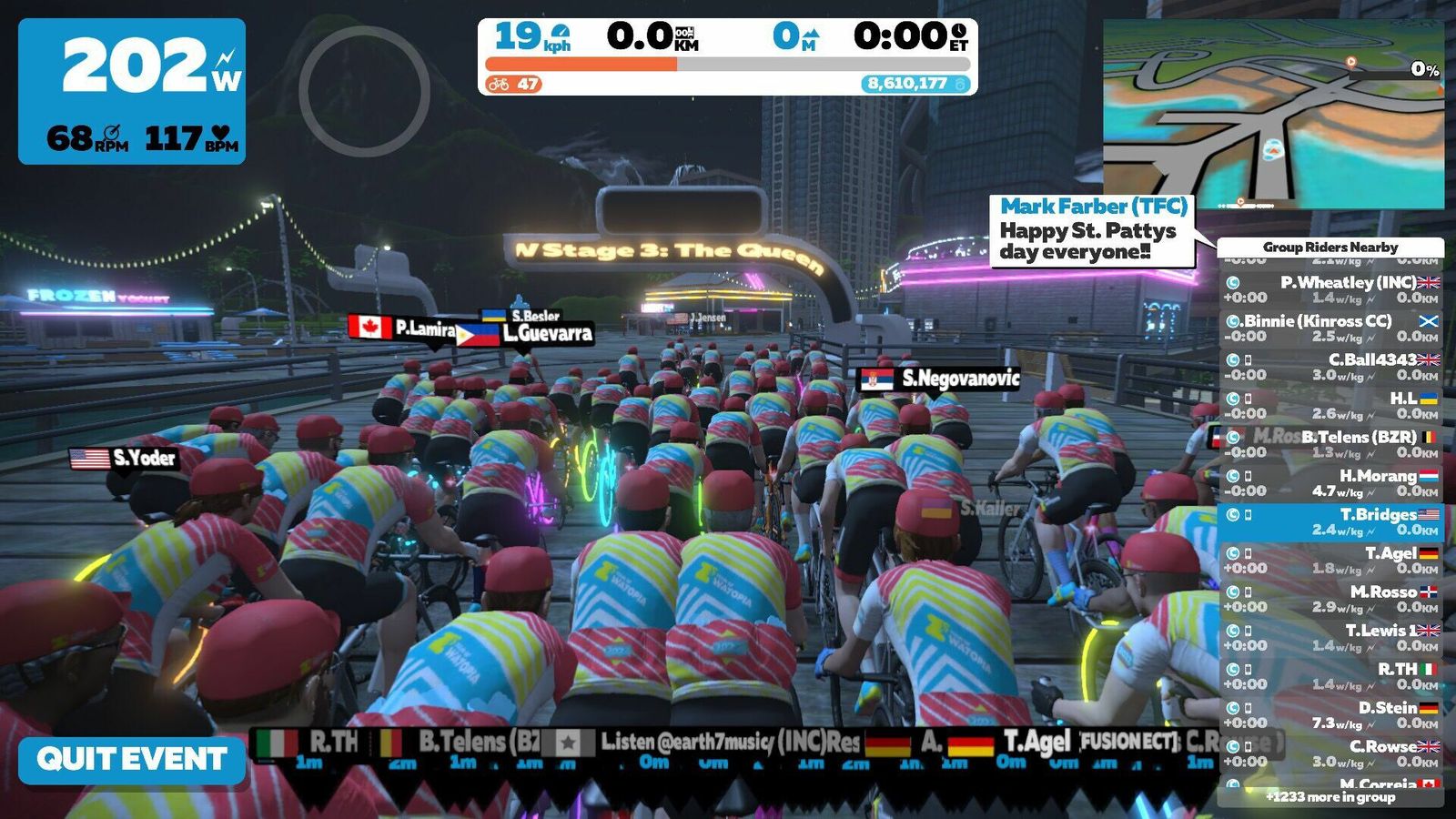Select rider C.Ball4343 from nearby list
Screen dimensions: 1456x819
[1330, 367]
